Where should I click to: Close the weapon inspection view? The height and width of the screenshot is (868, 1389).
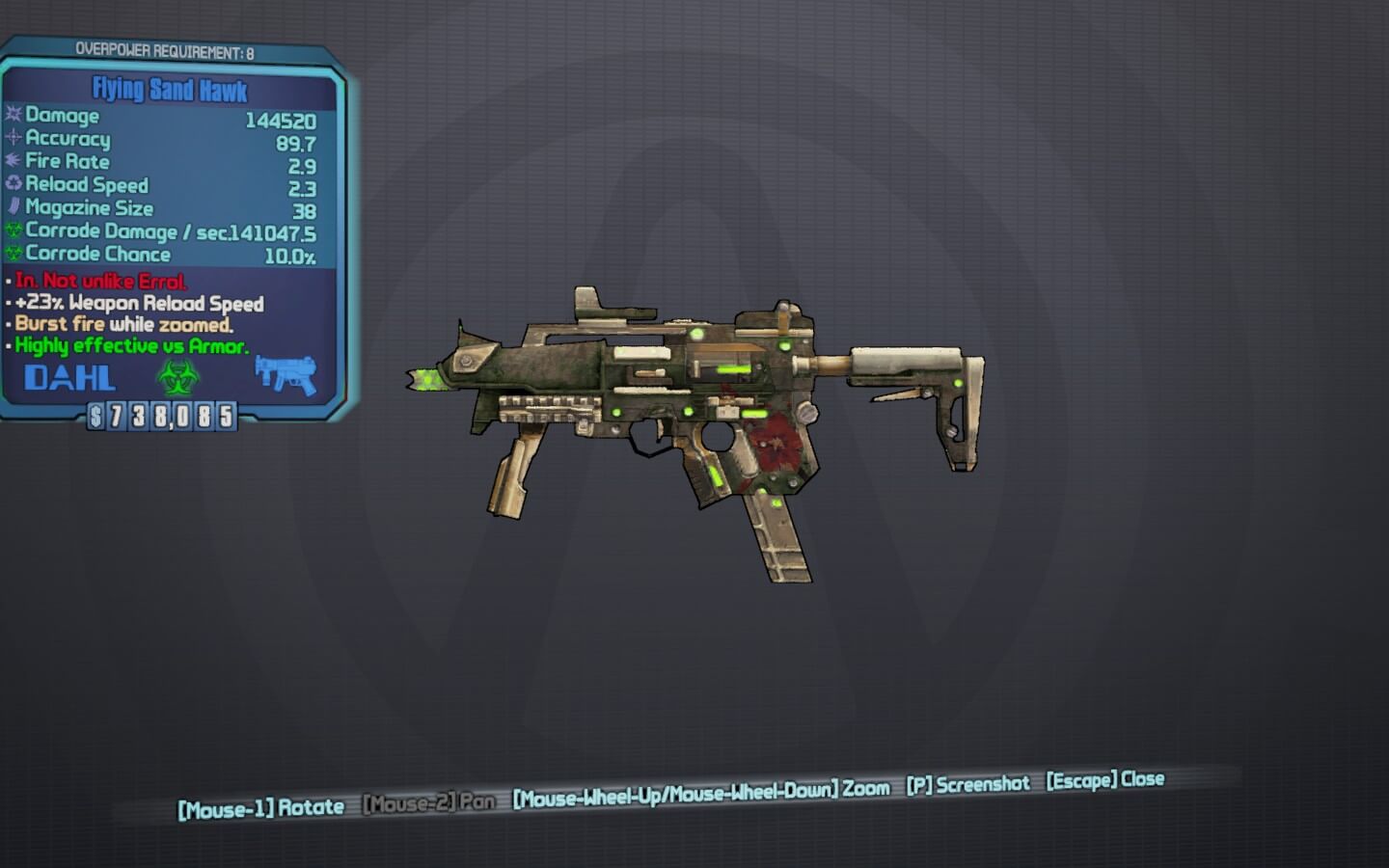click(x=1105, y=779)
